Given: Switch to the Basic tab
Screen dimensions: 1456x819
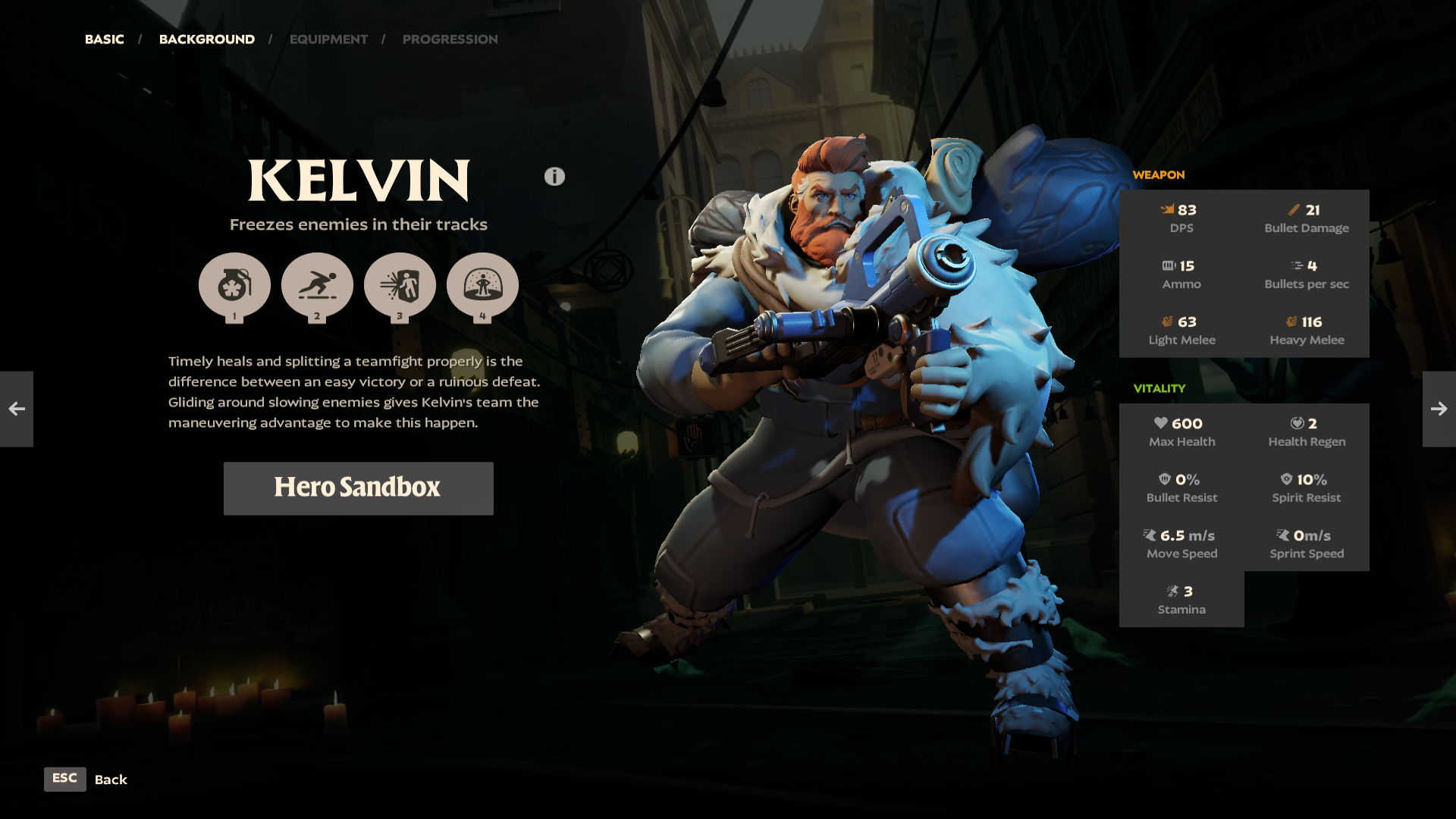Looking at the screenshot, I should click(104, 39).
